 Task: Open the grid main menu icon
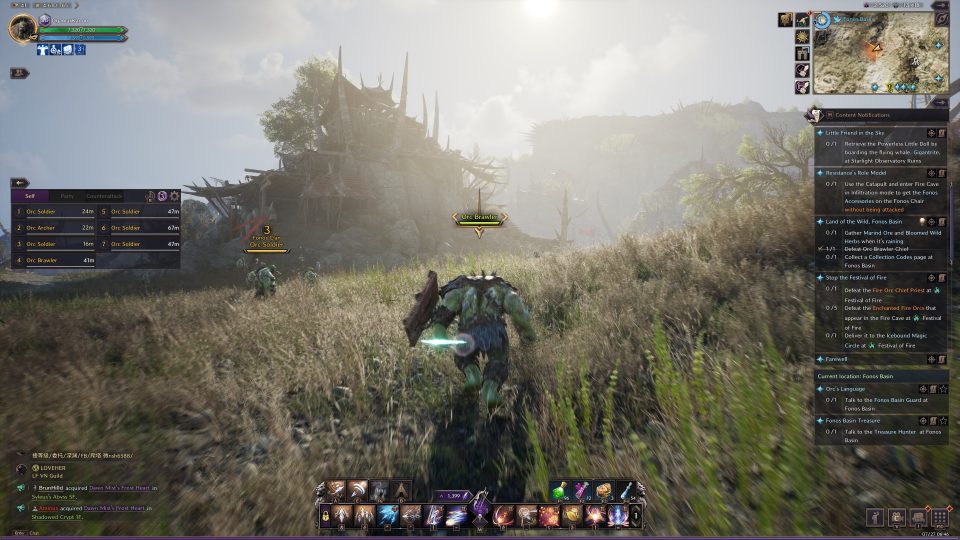pos(939,517)
